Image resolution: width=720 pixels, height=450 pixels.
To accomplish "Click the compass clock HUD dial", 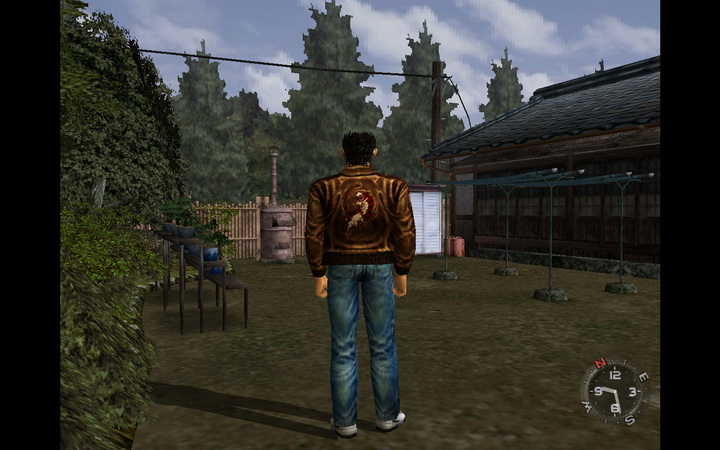I will [615, 389].
